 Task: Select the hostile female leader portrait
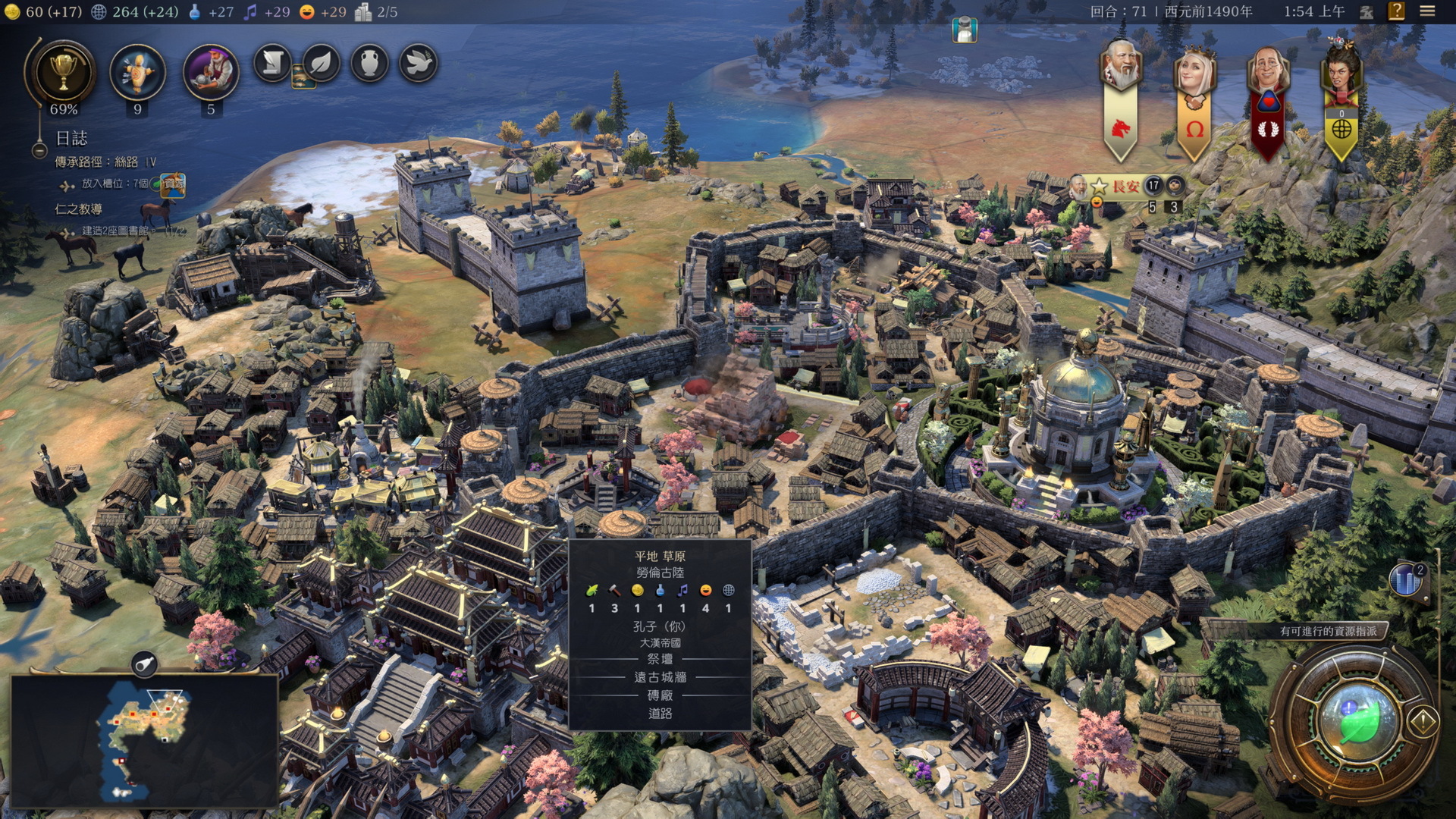1341,74
